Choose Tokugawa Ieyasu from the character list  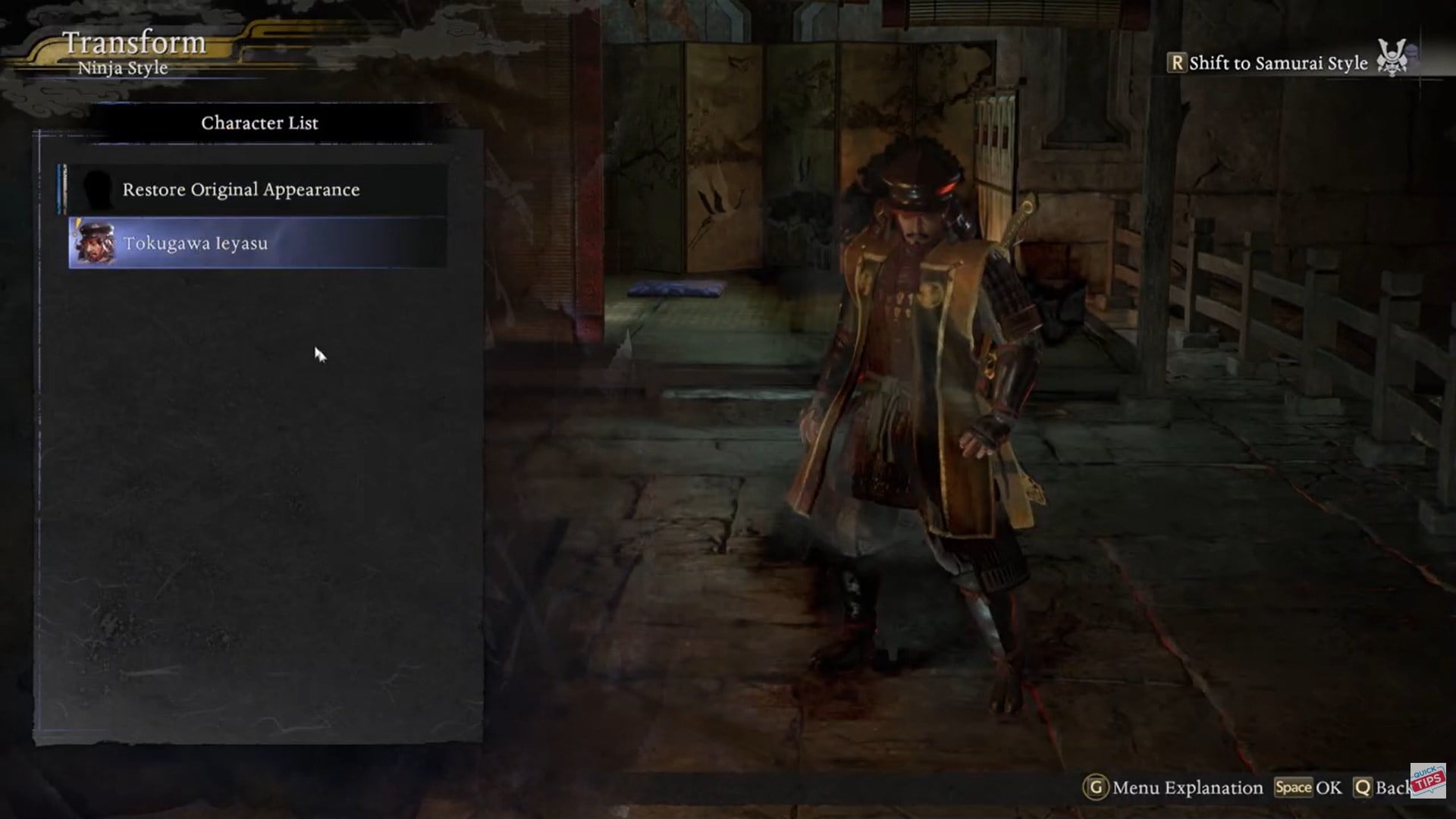click(257, 243)
